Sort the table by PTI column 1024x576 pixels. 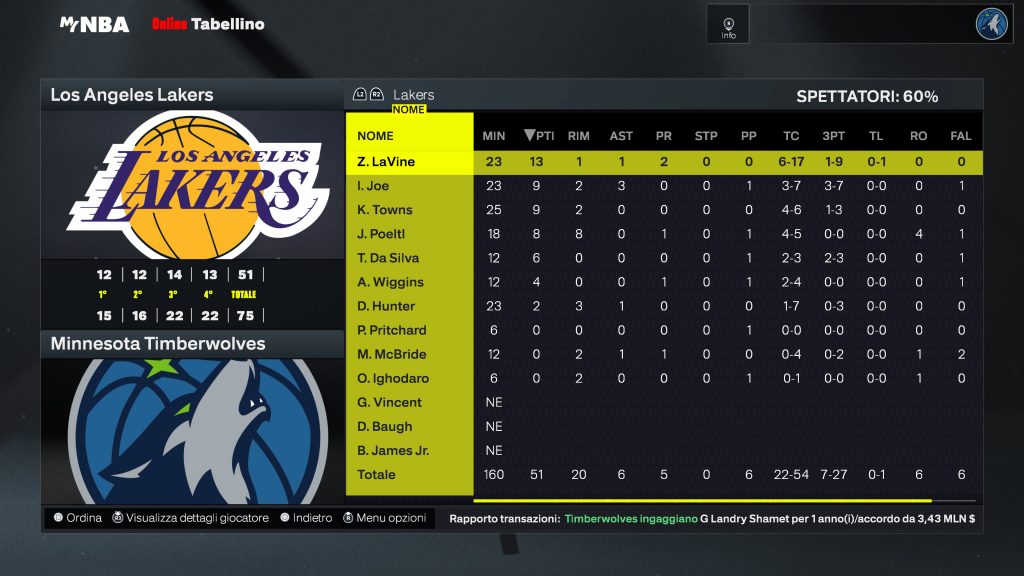tap(539, 136)
